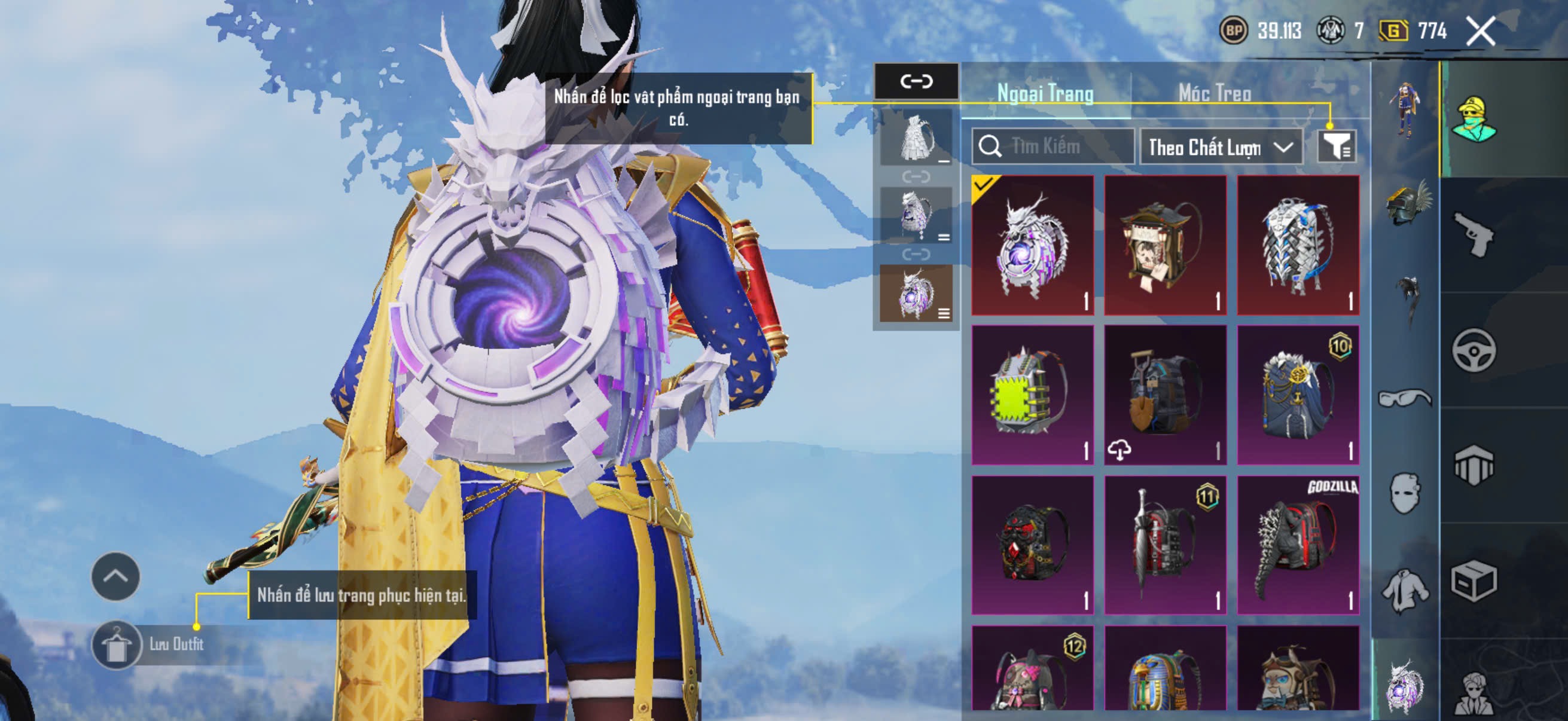The width and height of the screenshot is (1568, 721).
Task: Pick the neon green spiked backpack
Action: point(1032,395)
